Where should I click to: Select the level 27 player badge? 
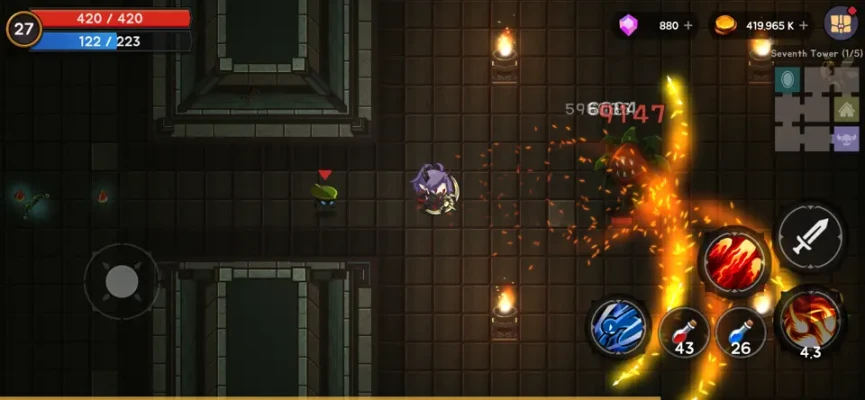tap(22, 28)
